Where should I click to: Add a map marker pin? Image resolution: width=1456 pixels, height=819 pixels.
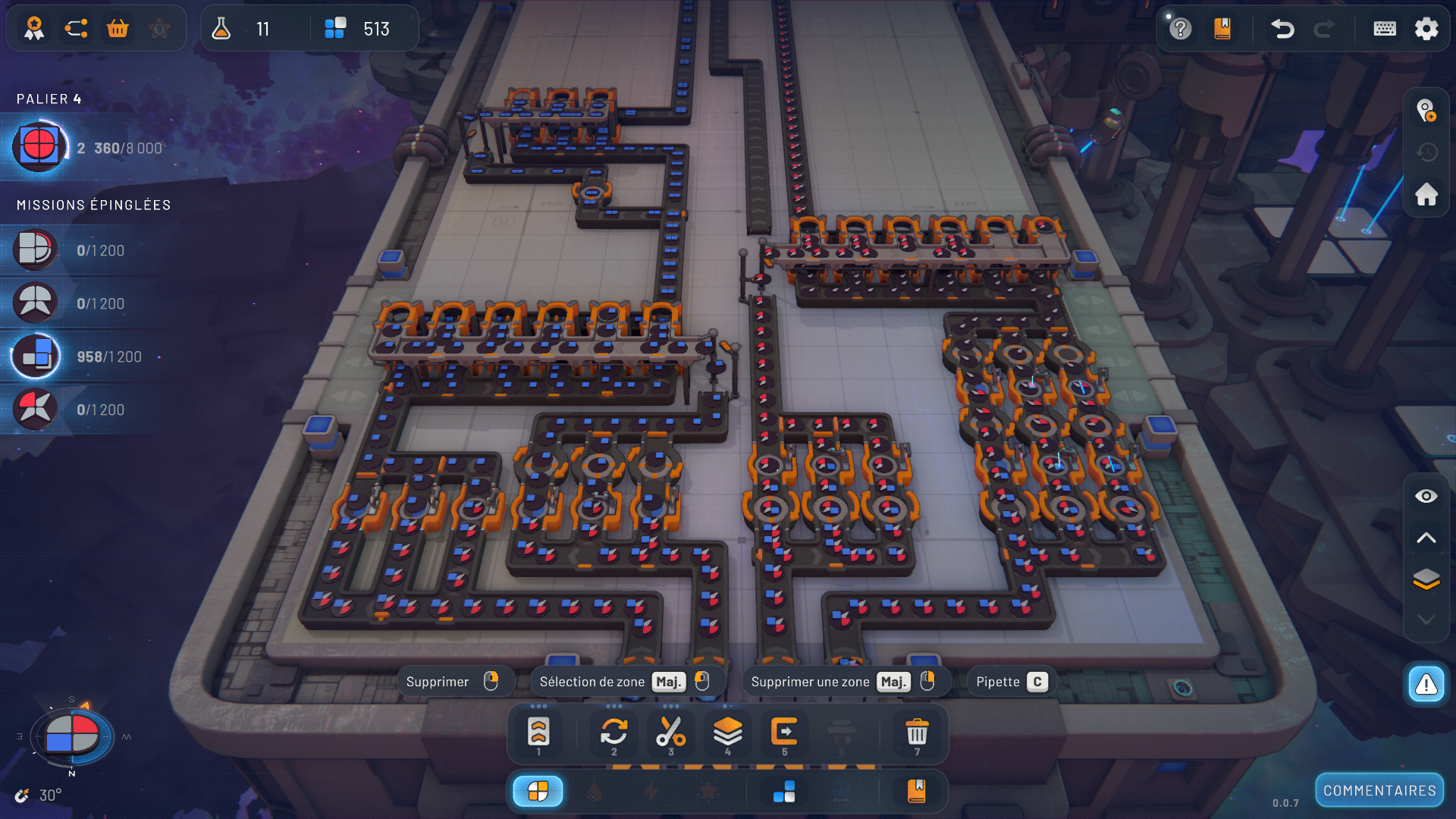click(x=1426, y=111)
